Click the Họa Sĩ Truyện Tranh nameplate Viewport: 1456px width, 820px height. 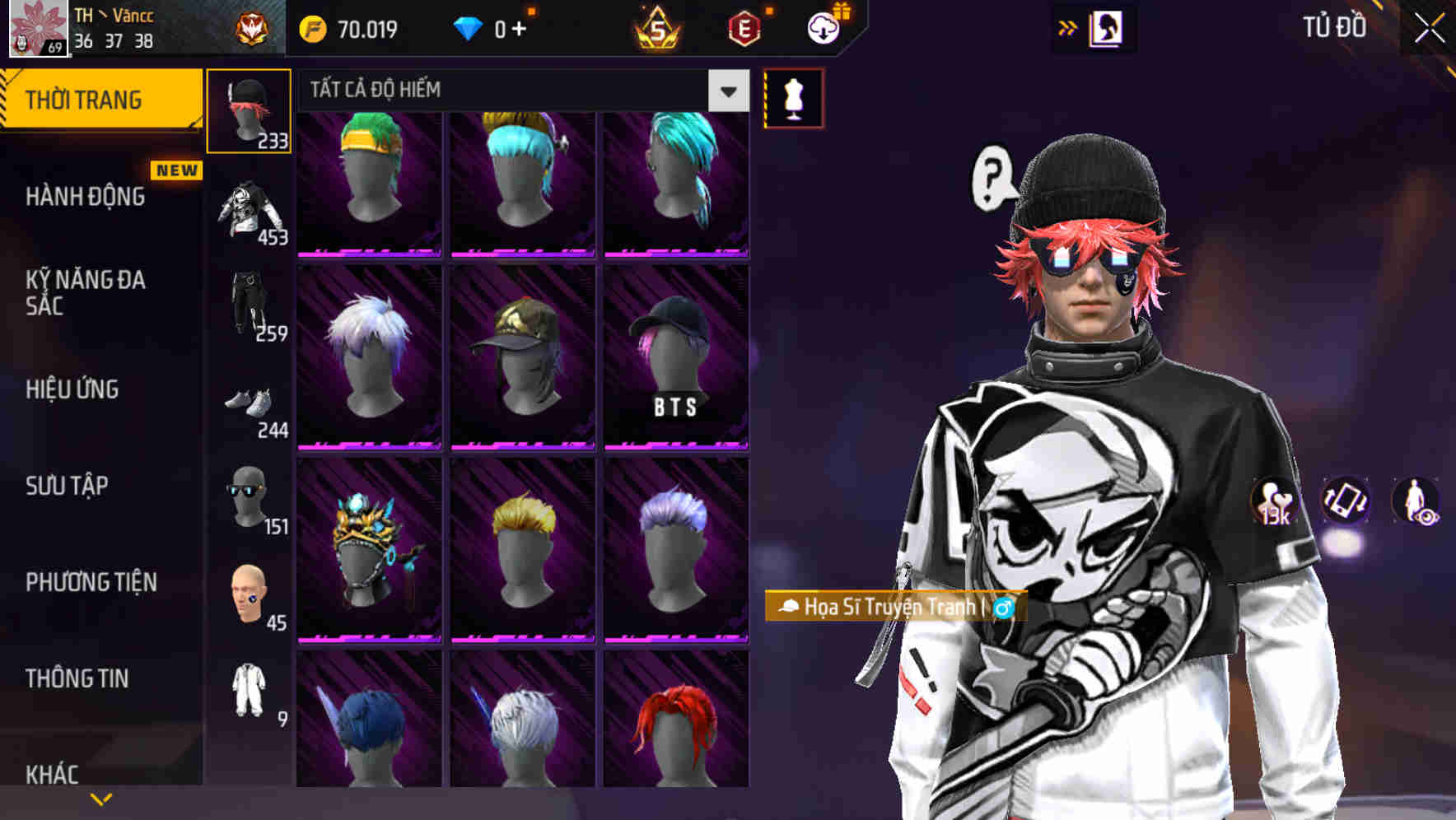894,608
